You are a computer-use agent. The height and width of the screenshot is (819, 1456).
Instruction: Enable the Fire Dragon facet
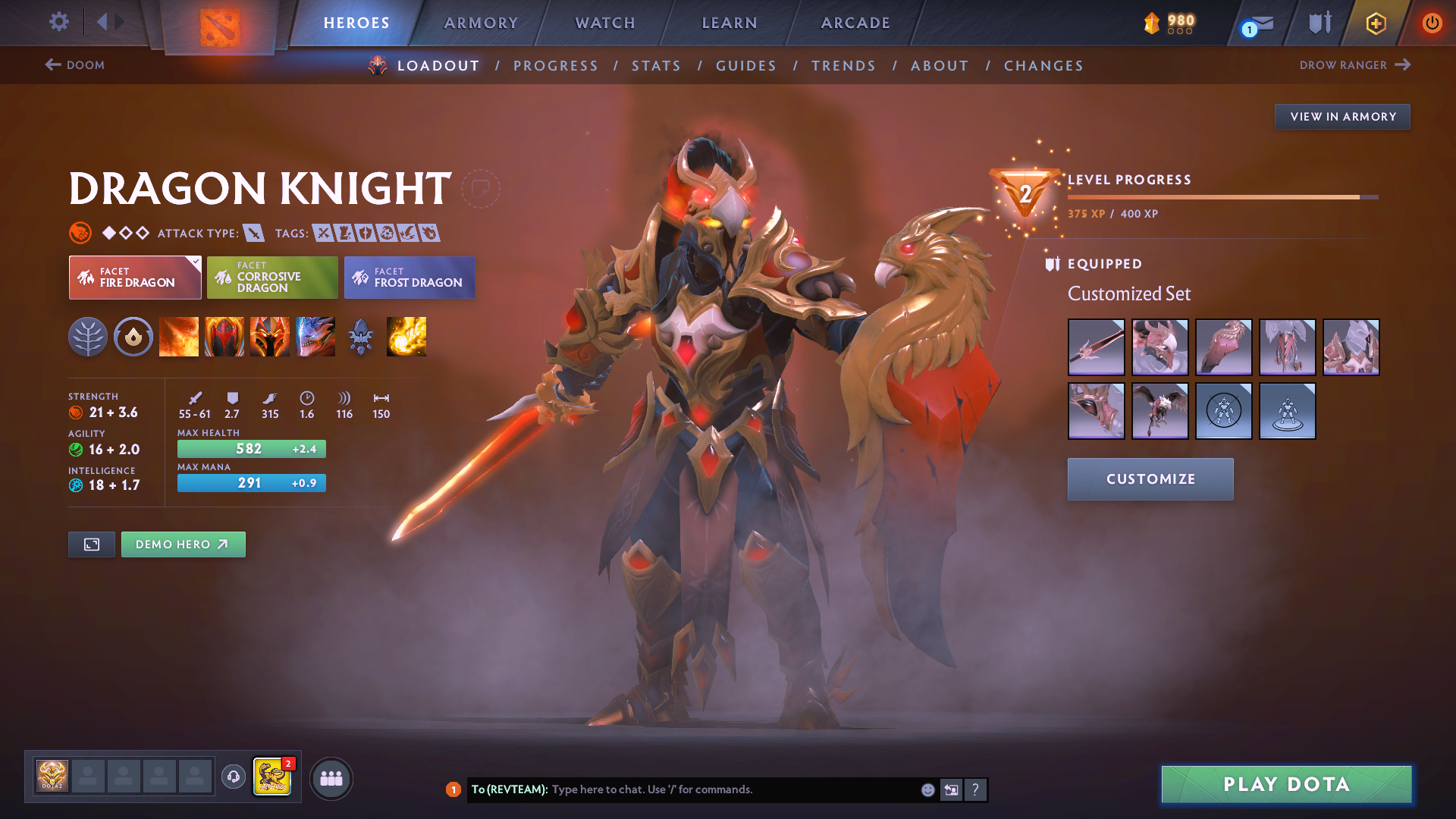pyautogui.click(x=134, y=278)
